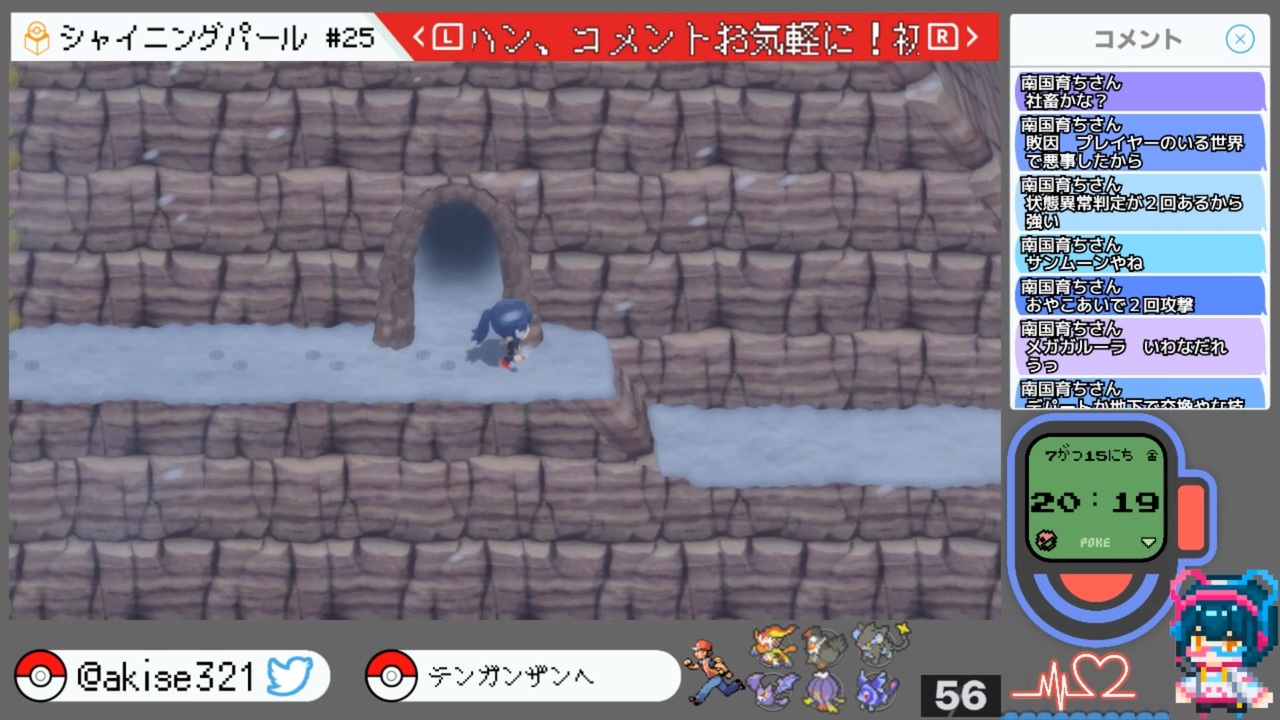This screenshot has height=720, width=1280.
Task: Click the Pokéball icon on the Pokétch screen
Action: (x=1045, y=542)
